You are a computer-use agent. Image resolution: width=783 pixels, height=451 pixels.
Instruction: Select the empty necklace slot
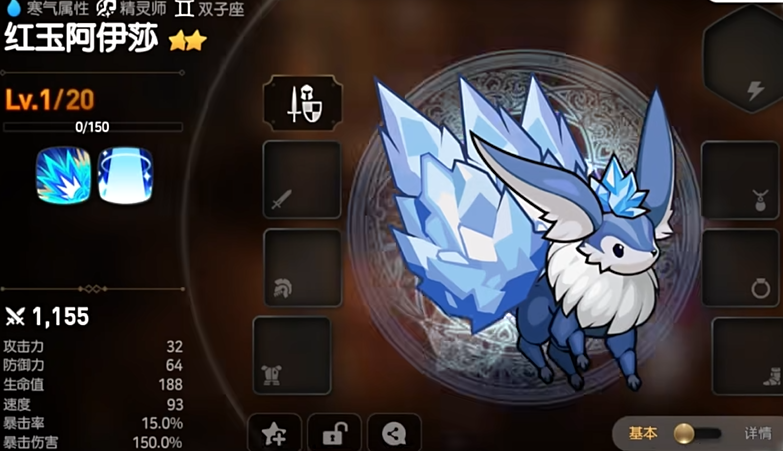(741, 180)
